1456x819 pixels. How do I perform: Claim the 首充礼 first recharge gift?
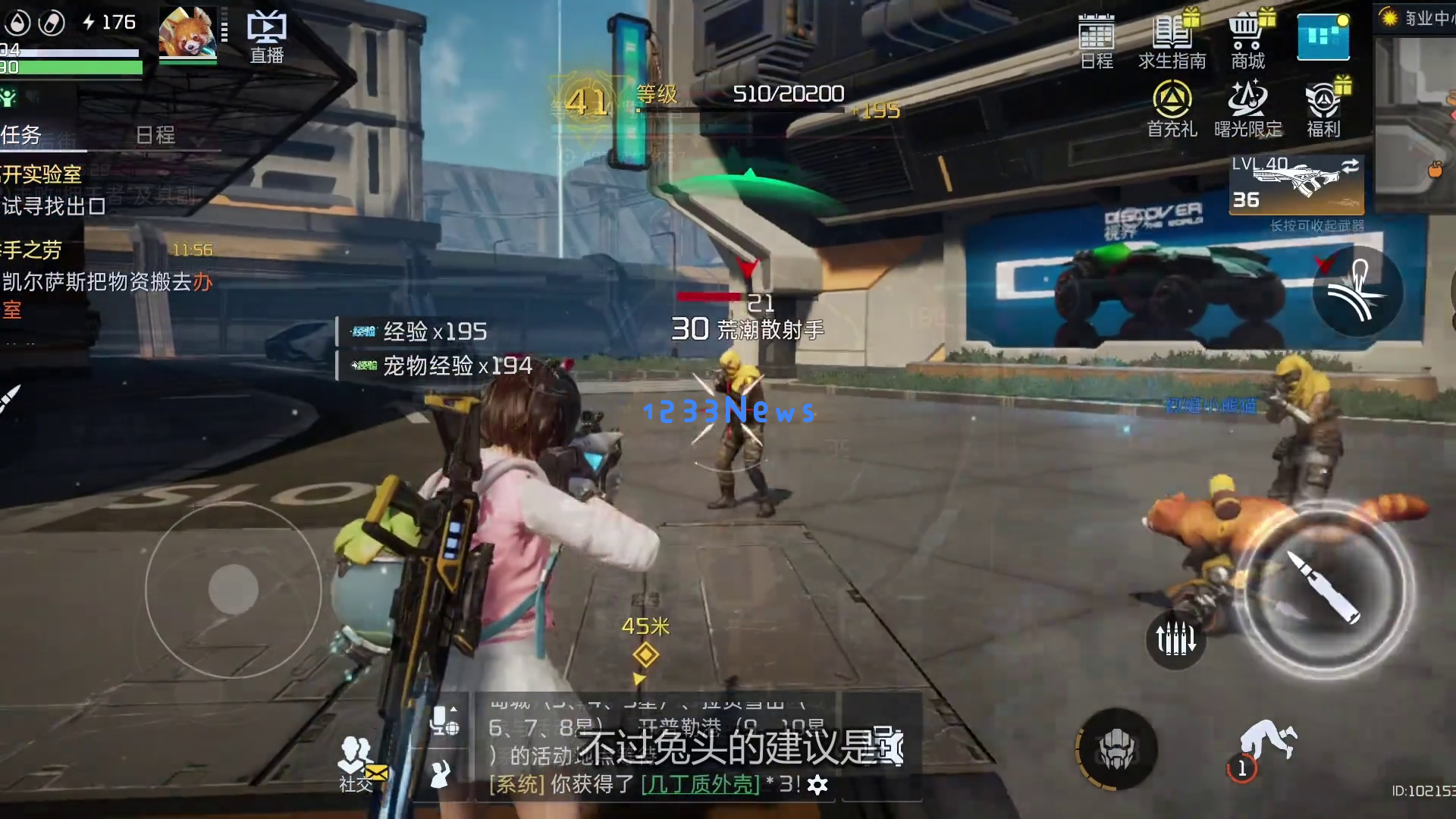click(1172, 108)
